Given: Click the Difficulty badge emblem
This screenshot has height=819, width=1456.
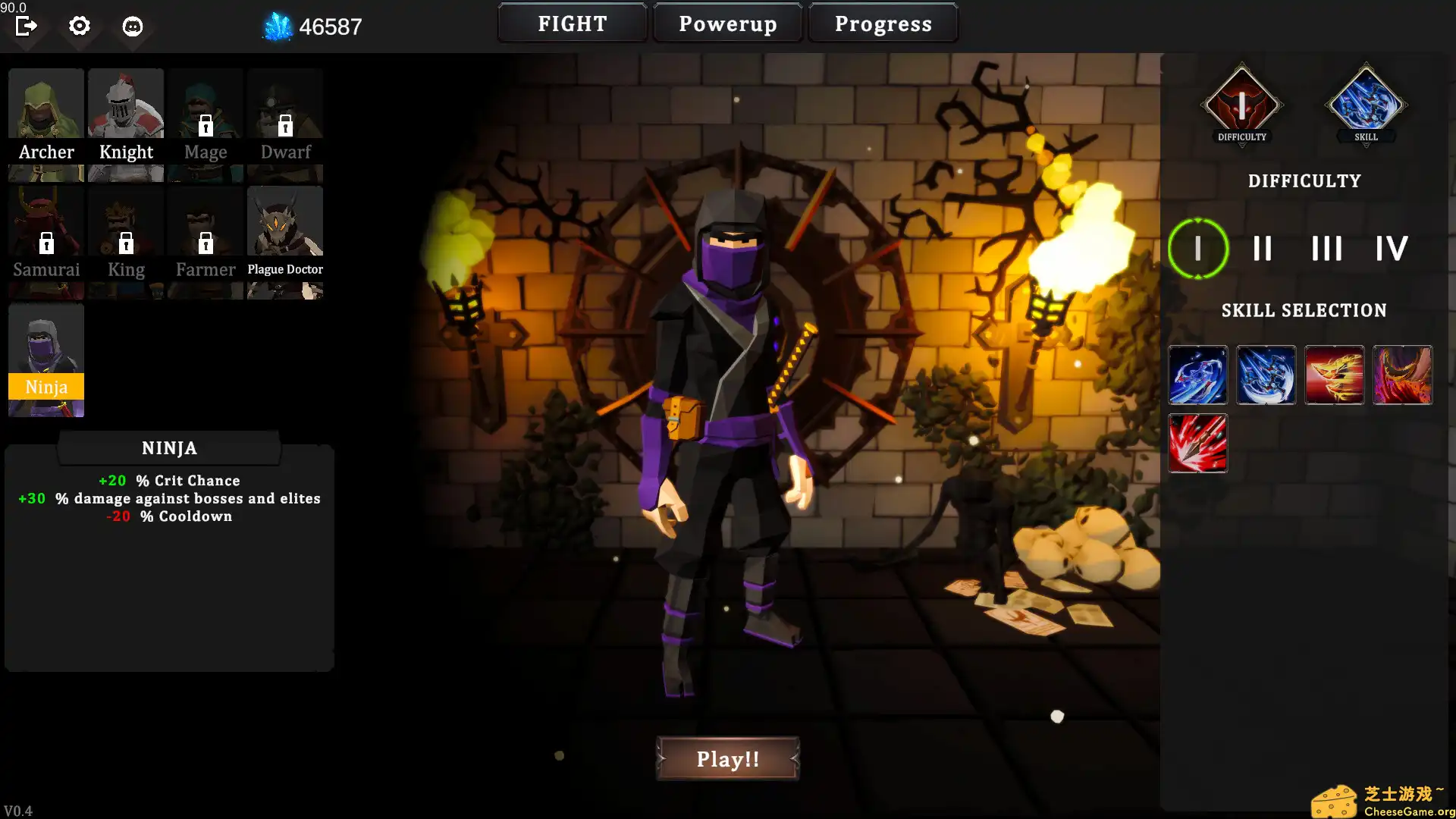Looking at the screenshot, I should [x=1241, y=104].
